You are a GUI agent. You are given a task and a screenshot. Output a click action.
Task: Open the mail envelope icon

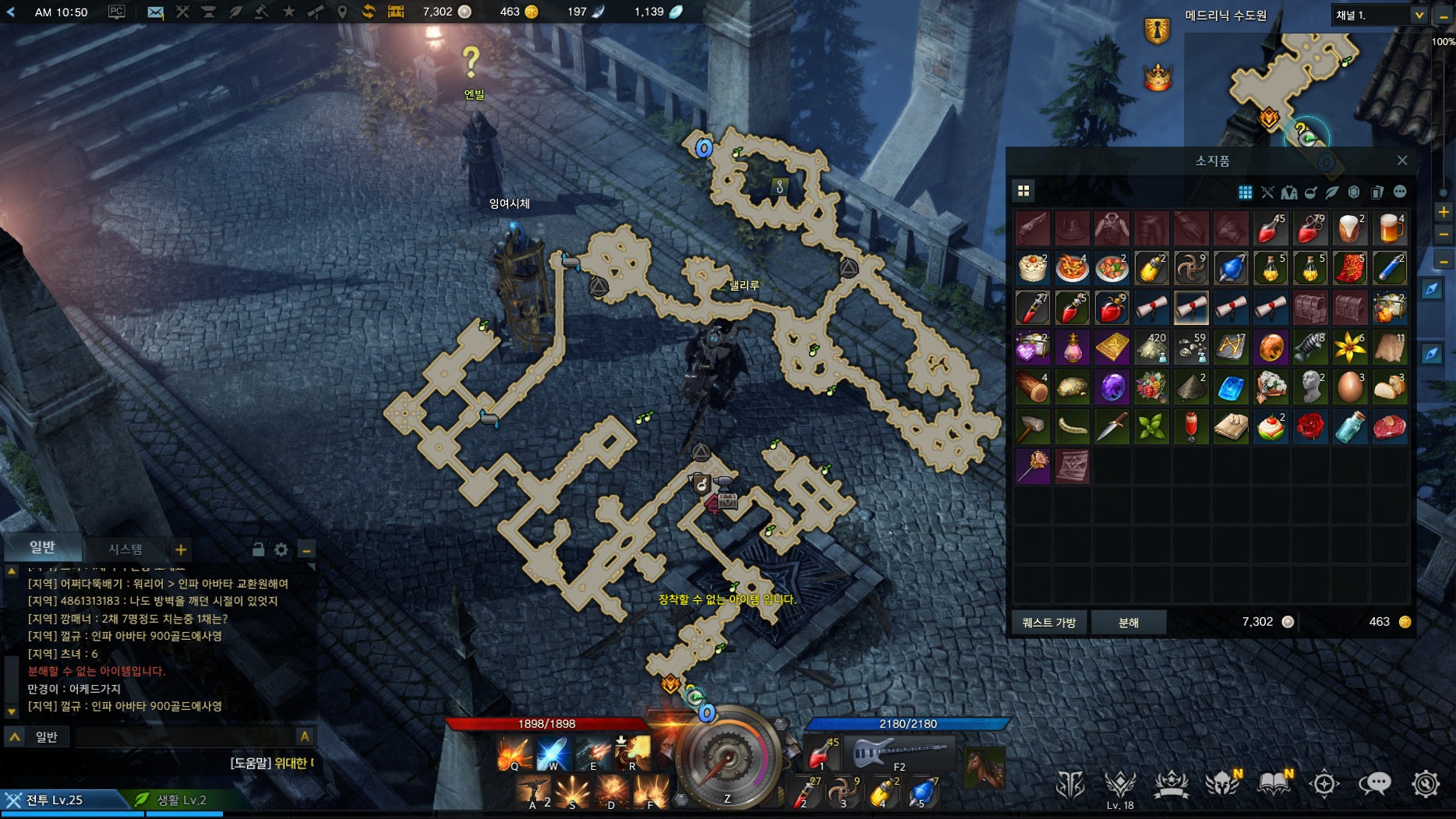coord(156,12)
